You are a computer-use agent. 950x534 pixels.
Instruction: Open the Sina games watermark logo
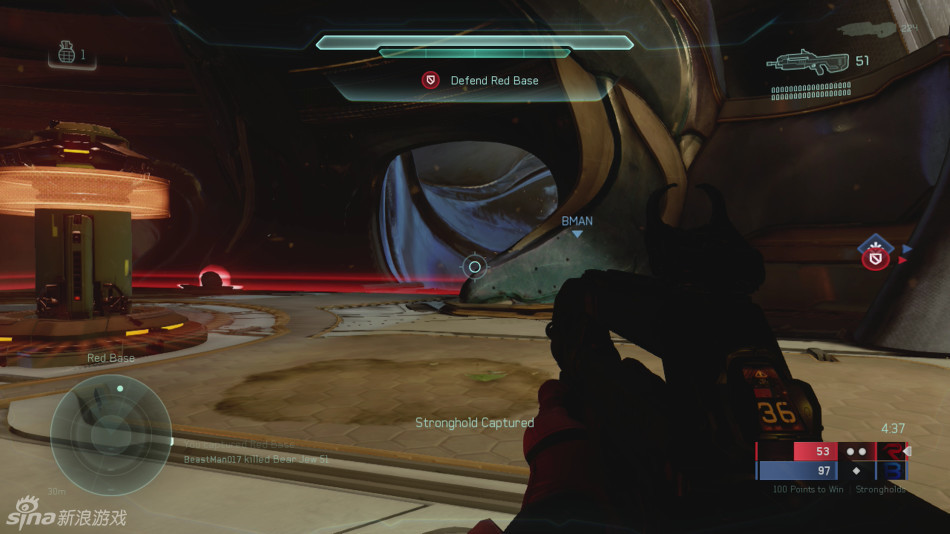[66, 517]
